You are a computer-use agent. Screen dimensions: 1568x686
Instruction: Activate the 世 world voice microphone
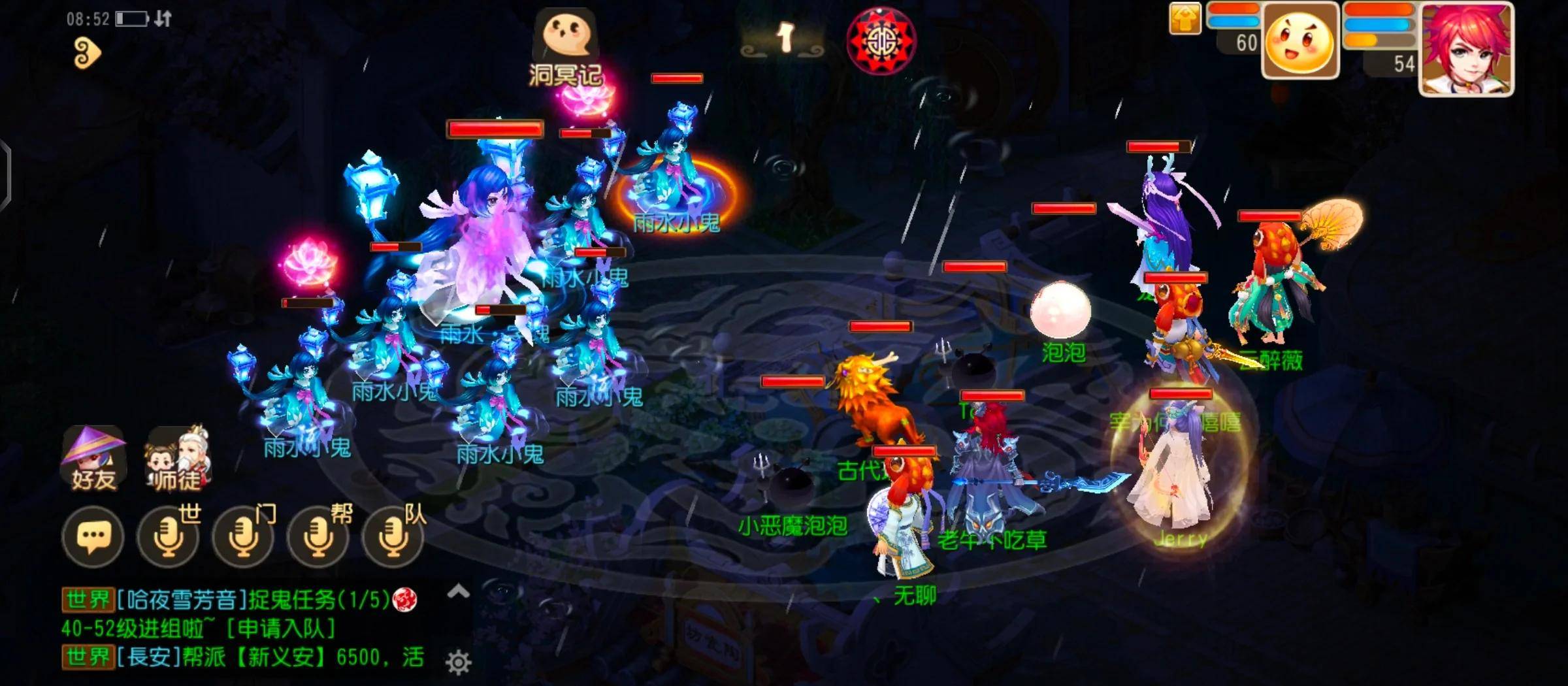point(168,537)
